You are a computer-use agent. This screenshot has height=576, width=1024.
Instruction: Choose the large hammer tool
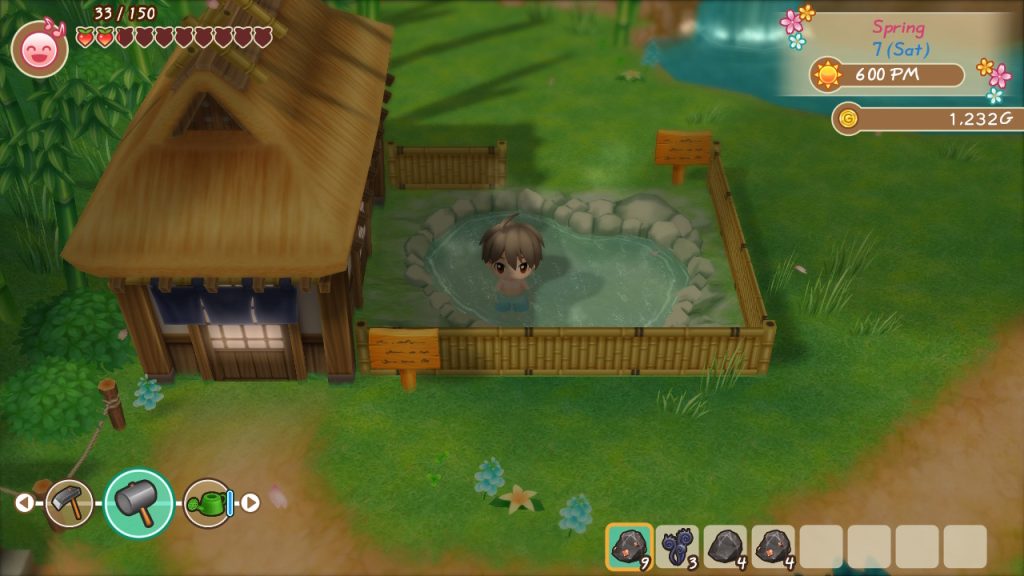click(139, 503)
